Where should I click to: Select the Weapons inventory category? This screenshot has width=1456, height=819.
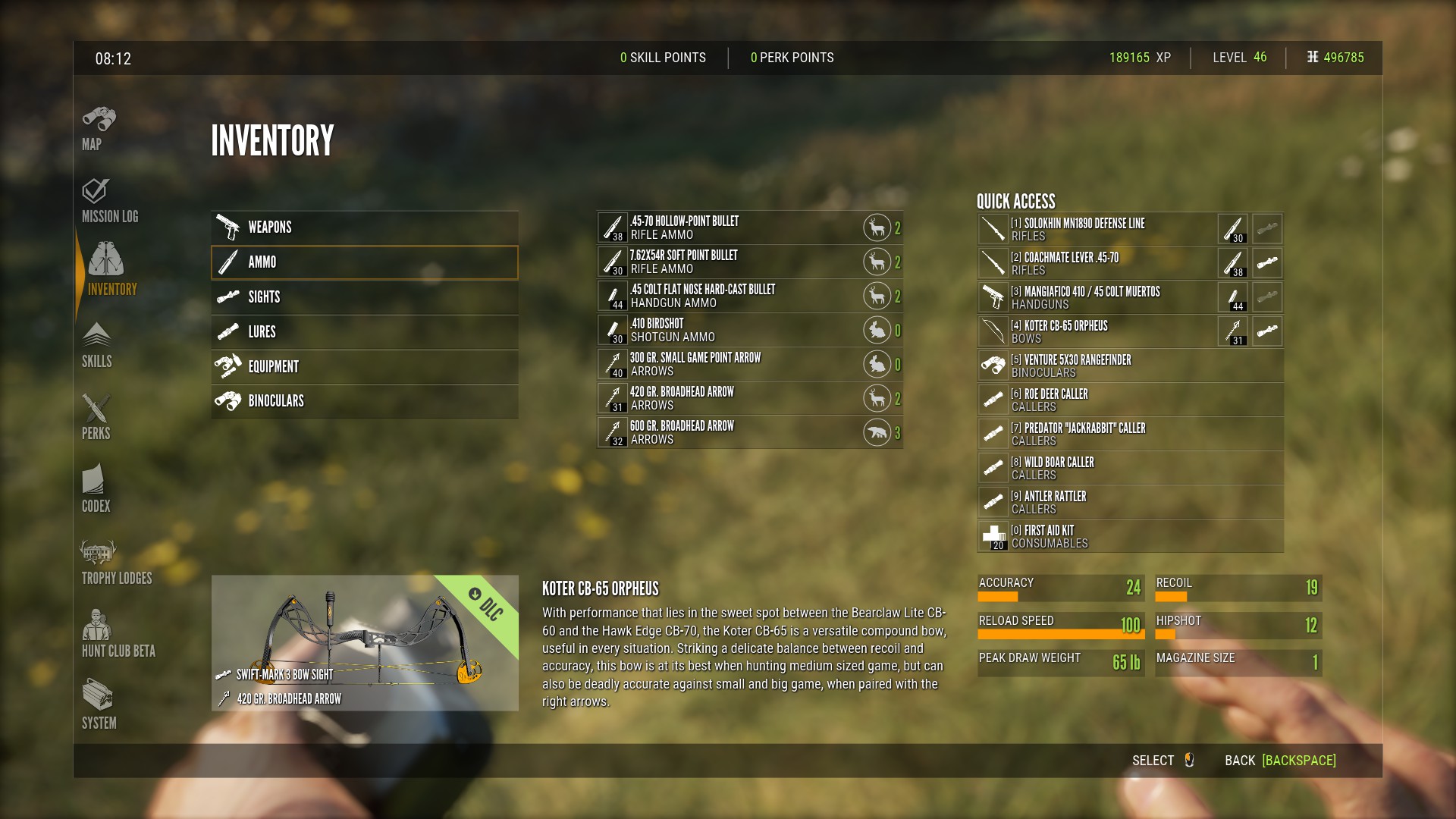[x=364, y=227]
